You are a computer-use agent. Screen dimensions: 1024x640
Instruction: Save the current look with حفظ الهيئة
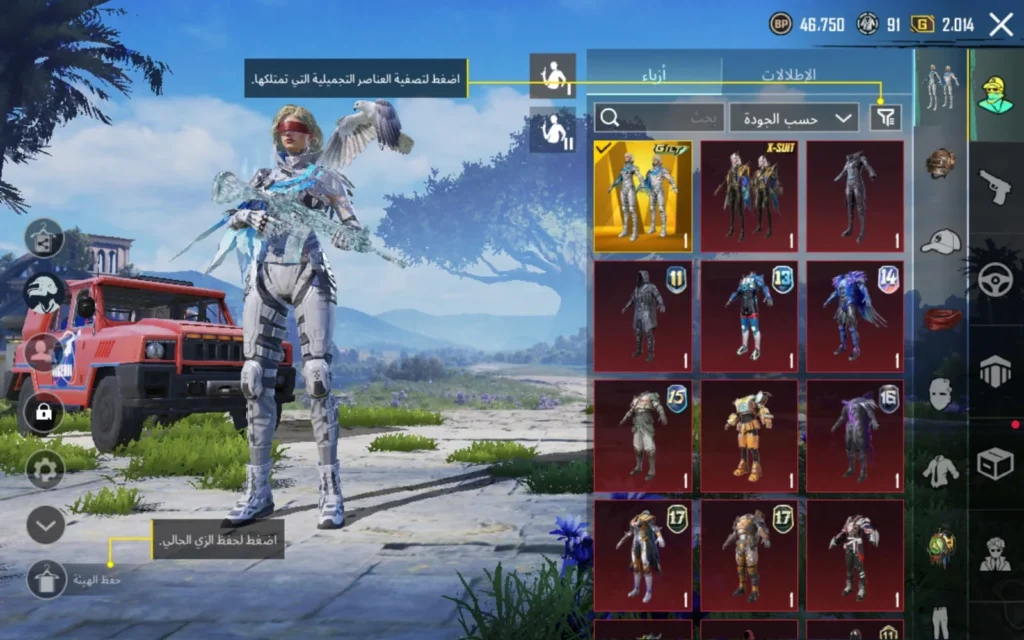47,579
